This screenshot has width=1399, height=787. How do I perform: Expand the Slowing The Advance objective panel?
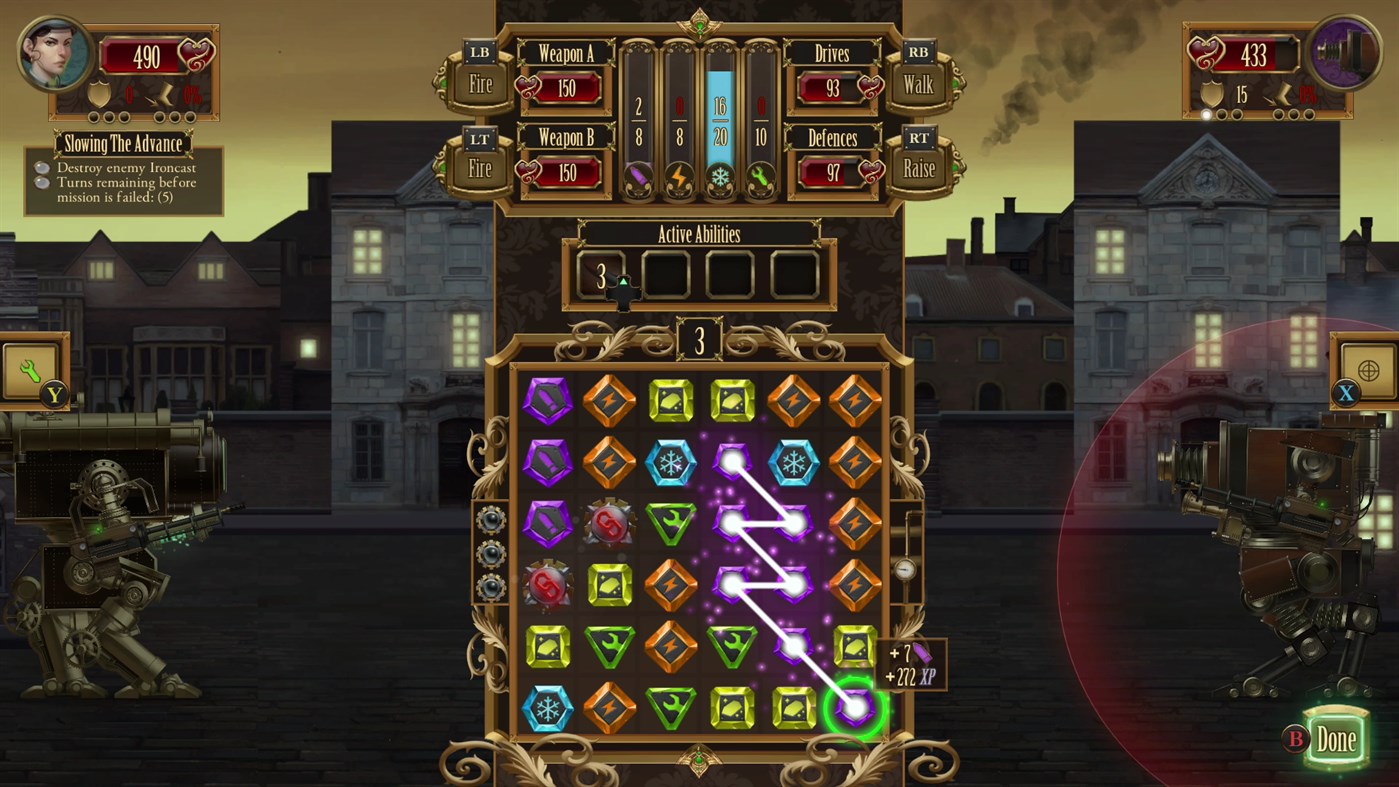(122, 144)
